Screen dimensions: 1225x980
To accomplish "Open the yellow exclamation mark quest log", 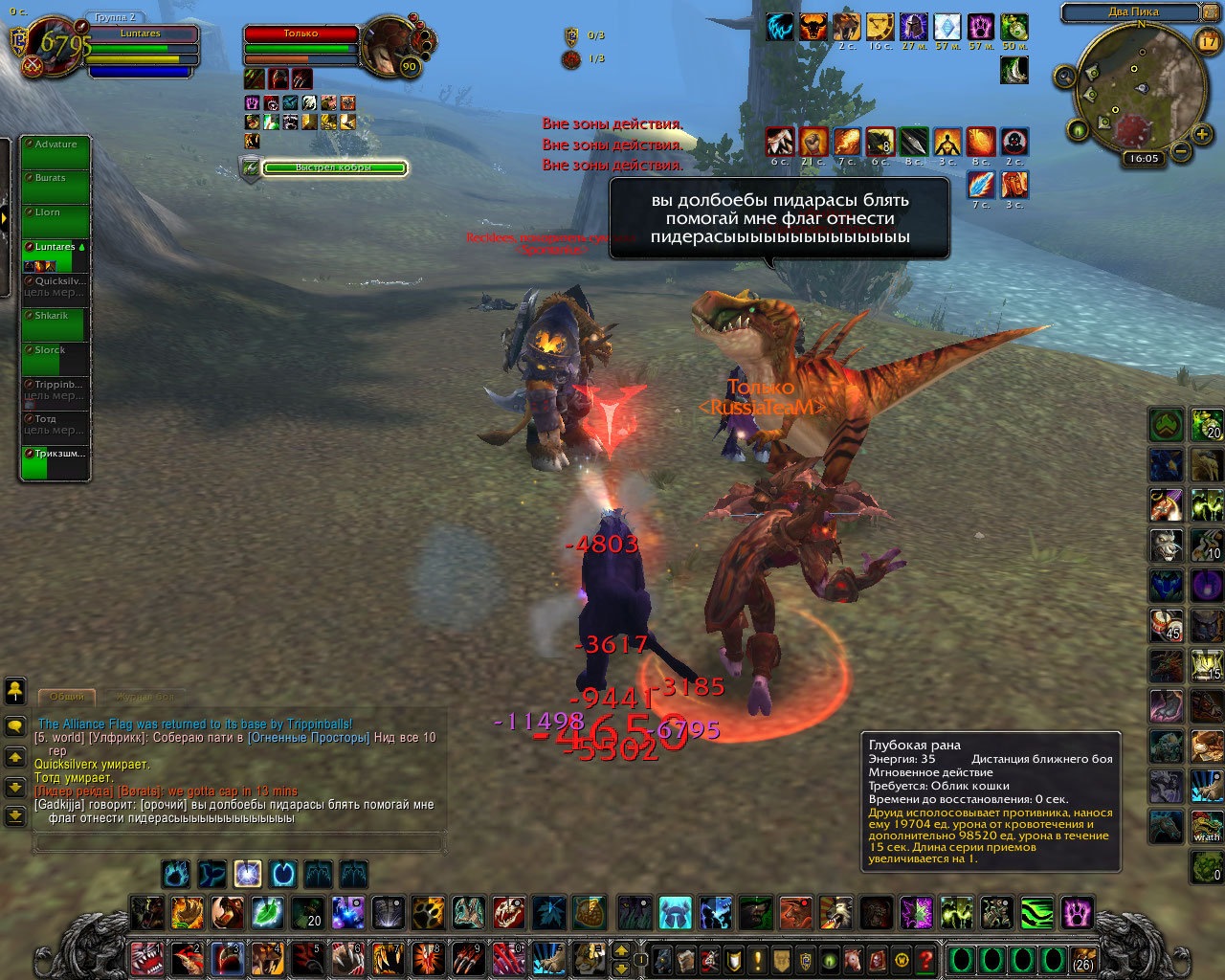I will [758, 959].
